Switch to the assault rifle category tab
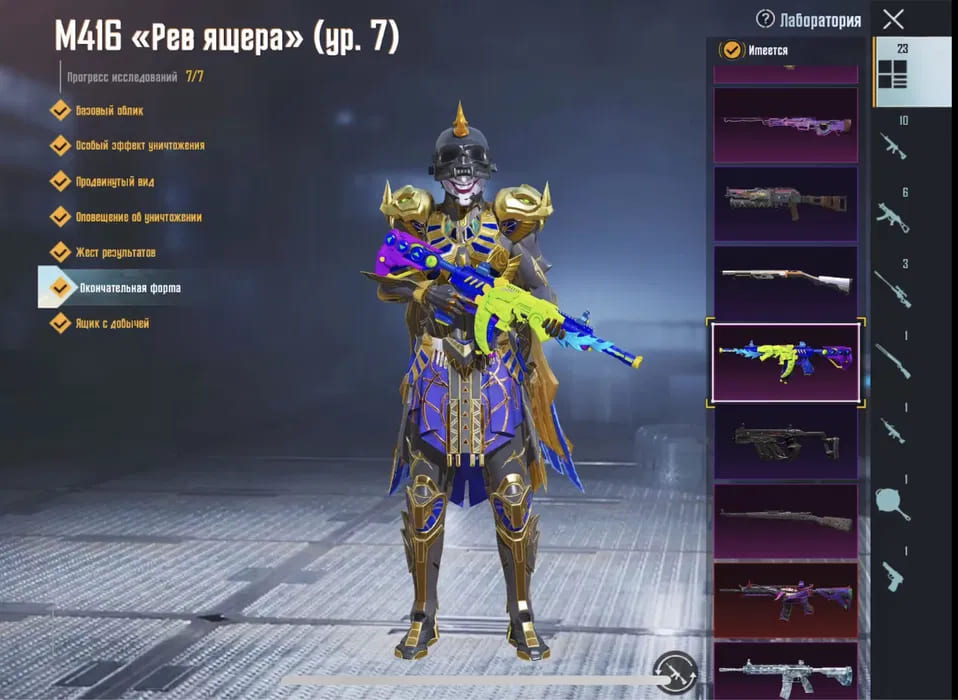Viewport: 958px width, 700px height. pos(892,146)
